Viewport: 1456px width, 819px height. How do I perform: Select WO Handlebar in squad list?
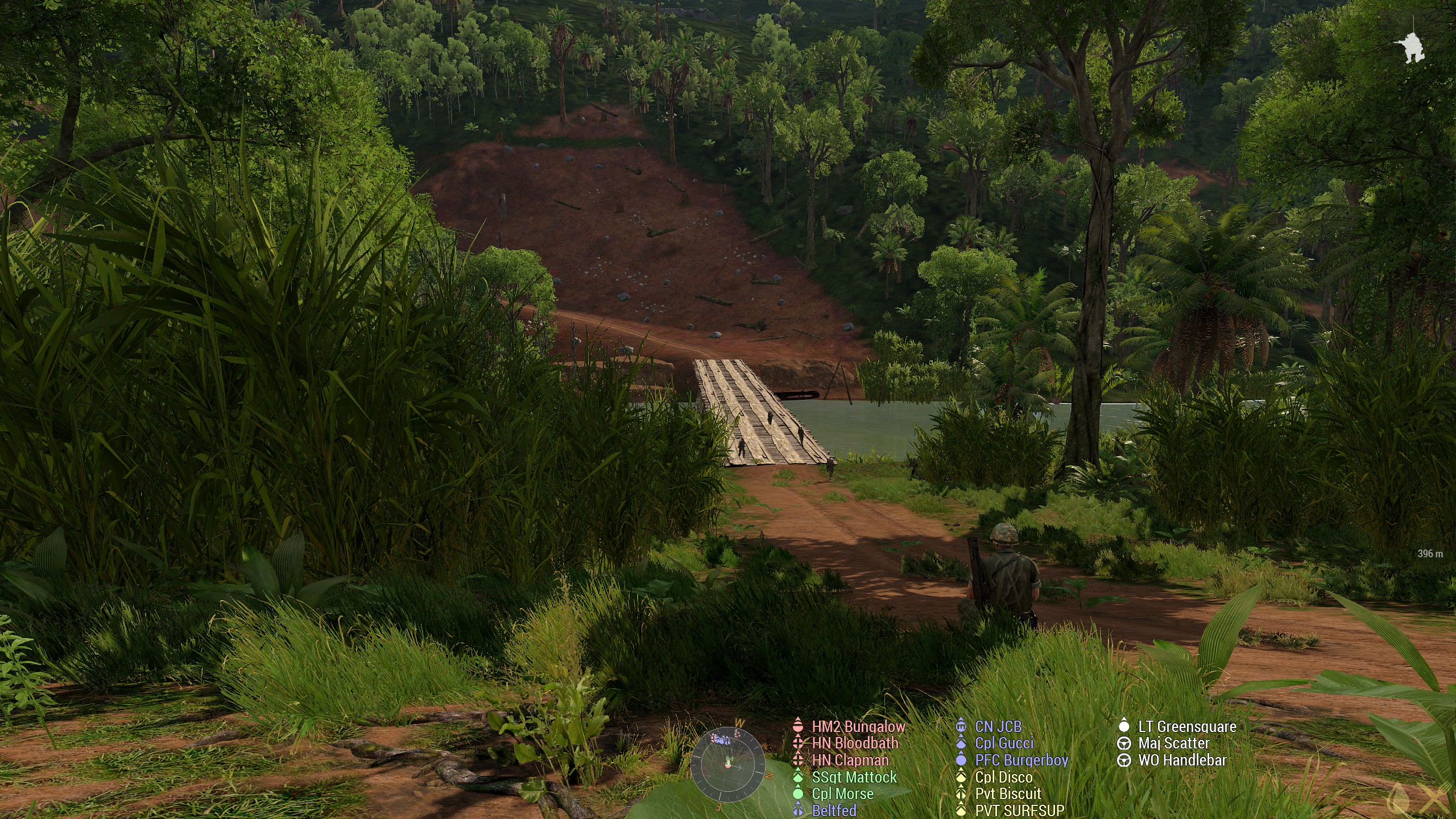(1182, 760)
